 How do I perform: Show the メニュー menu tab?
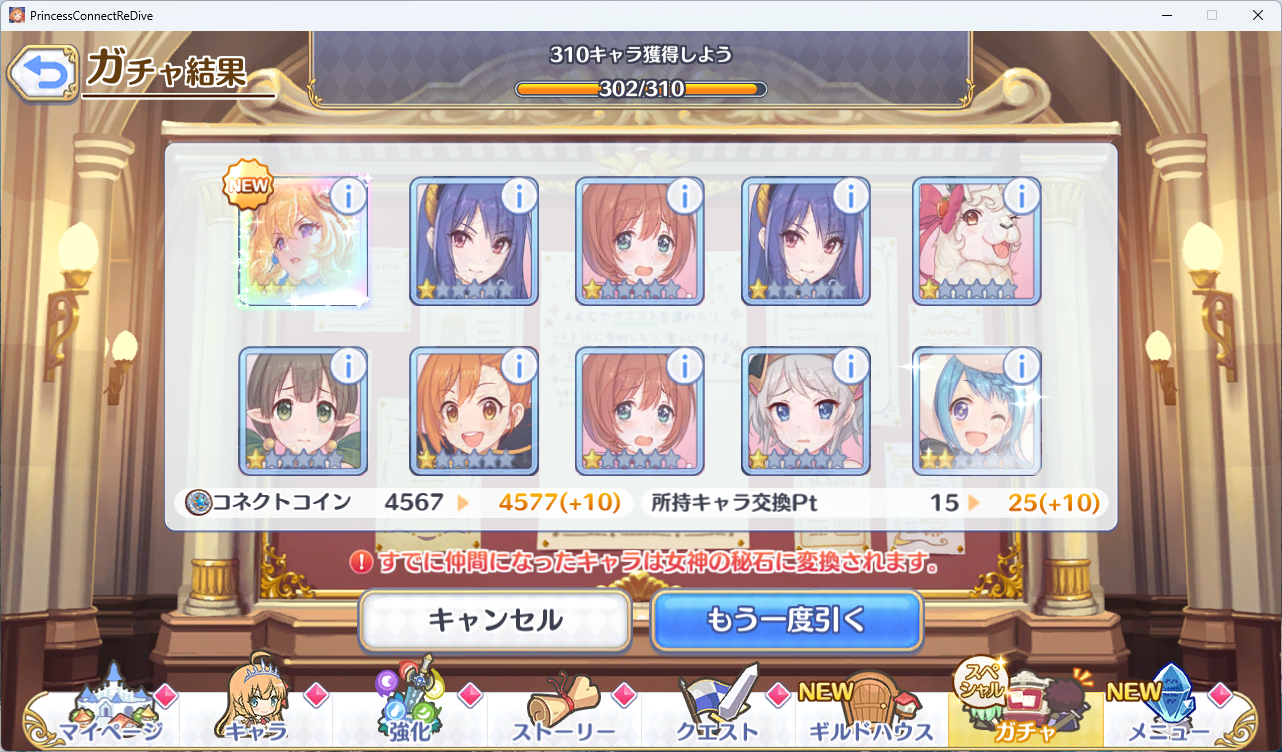(1170, 712)
